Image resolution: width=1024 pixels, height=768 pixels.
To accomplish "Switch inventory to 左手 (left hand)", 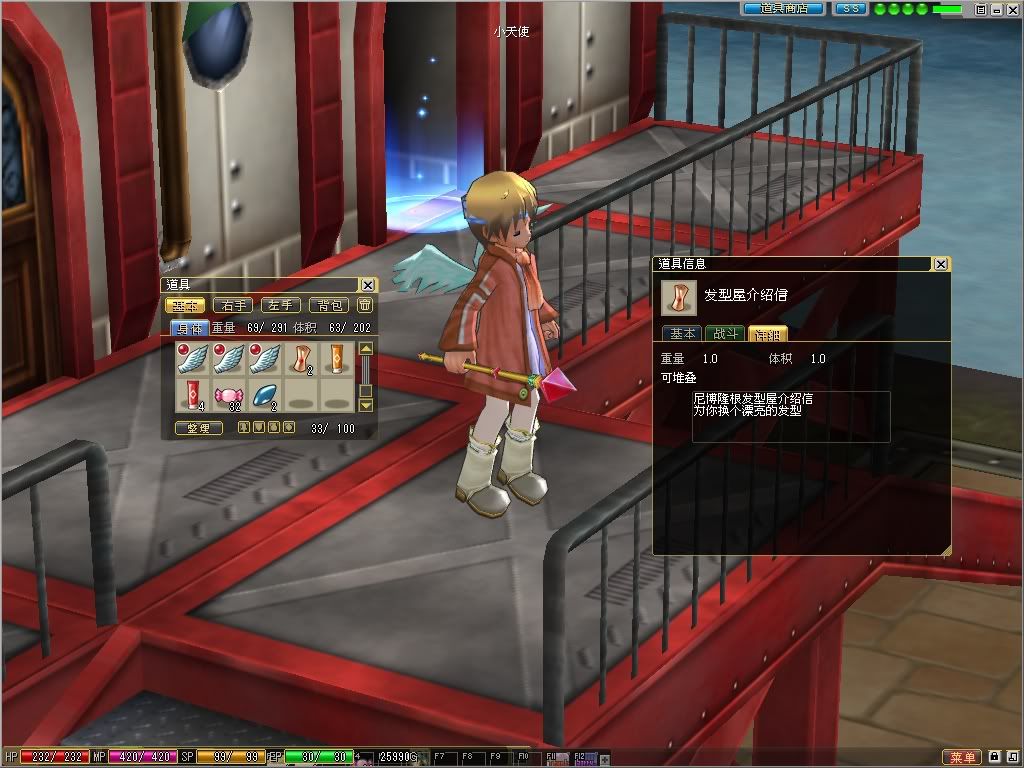I will (x=280, y=306).
